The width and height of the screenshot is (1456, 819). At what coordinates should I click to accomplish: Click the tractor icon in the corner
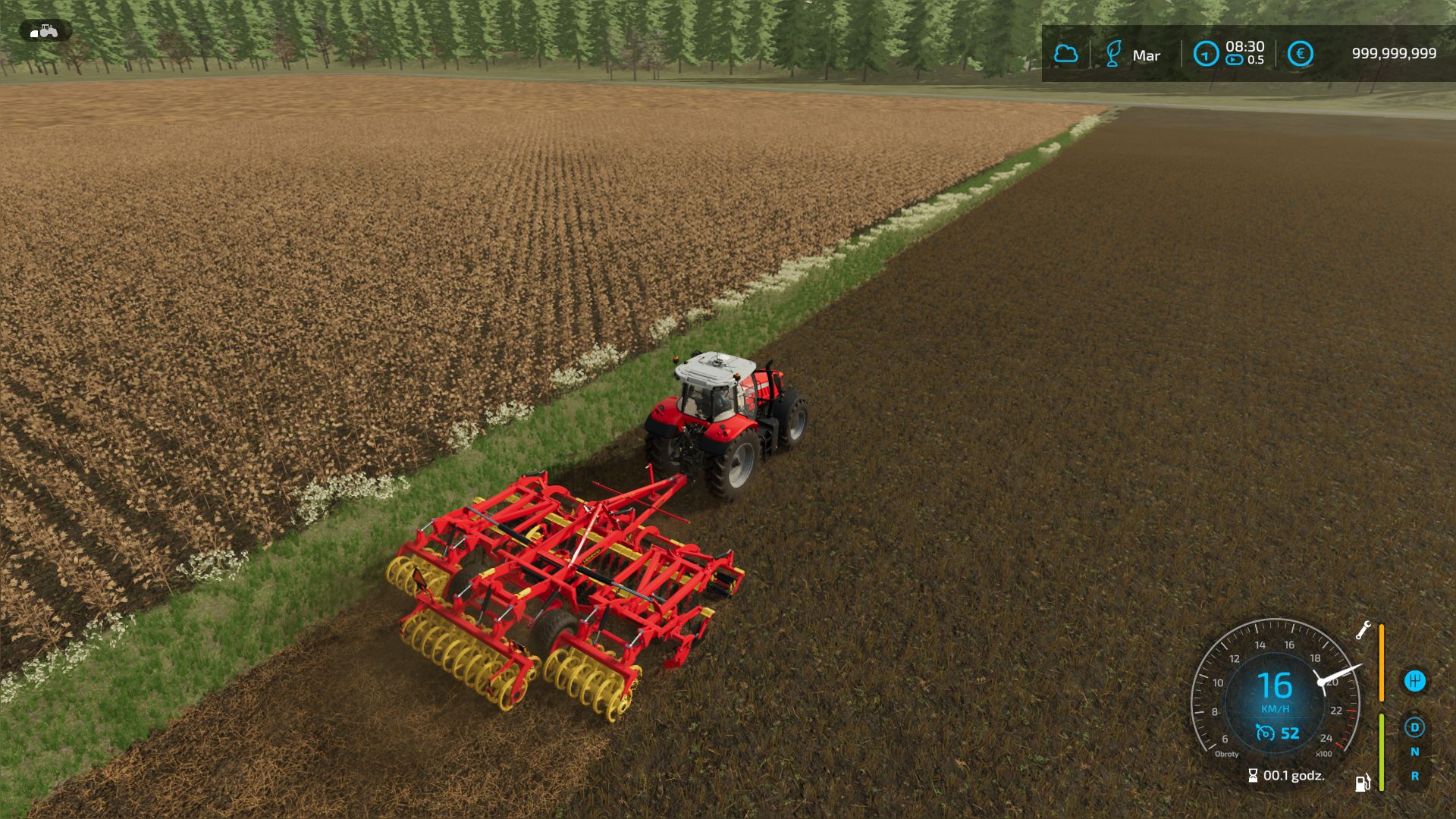(45, 31)
